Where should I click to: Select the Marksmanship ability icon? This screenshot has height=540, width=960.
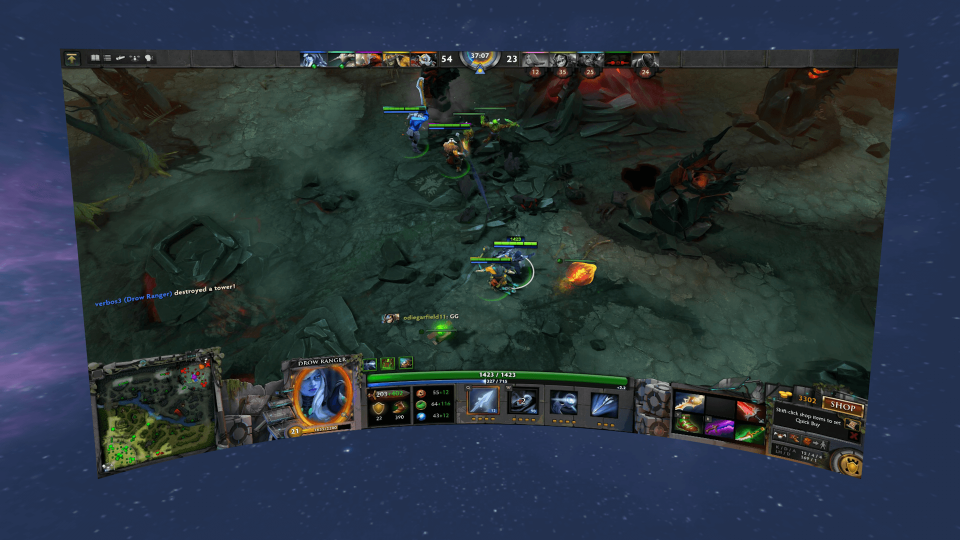603,403
